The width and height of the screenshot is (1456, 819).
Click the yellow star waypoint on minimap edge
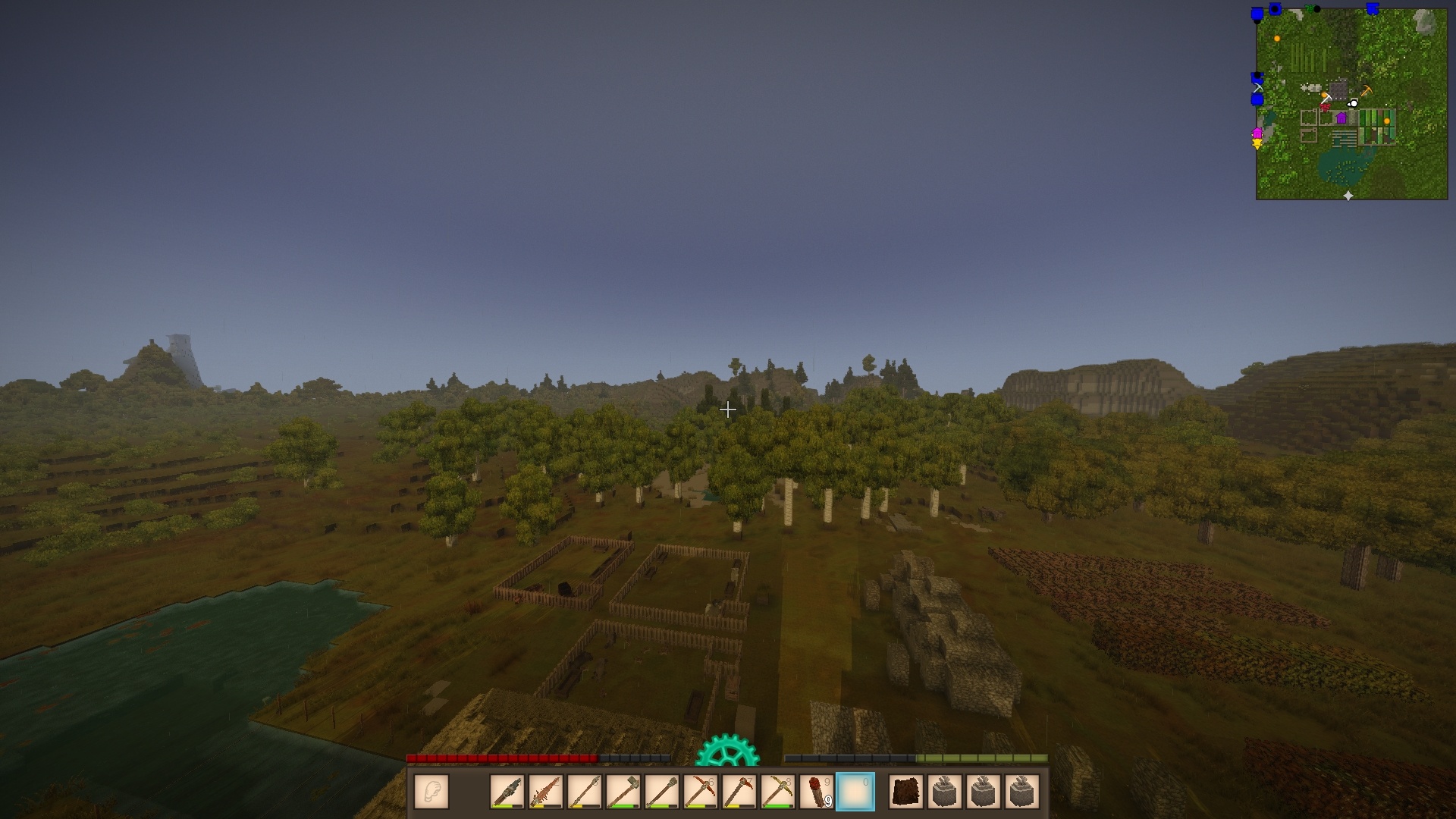pyautogui.click(x=1257, y=144)
